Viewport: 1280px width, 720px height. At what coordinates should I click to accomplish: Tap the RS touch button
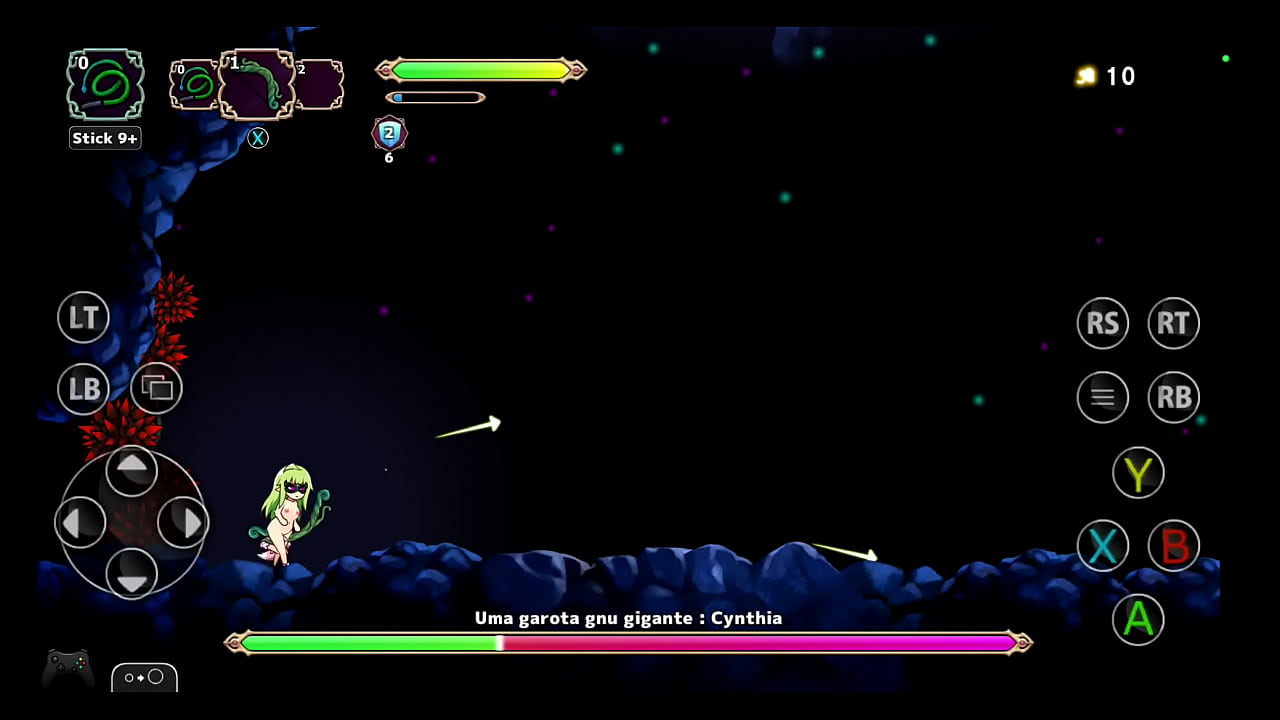coord(1102,323)
